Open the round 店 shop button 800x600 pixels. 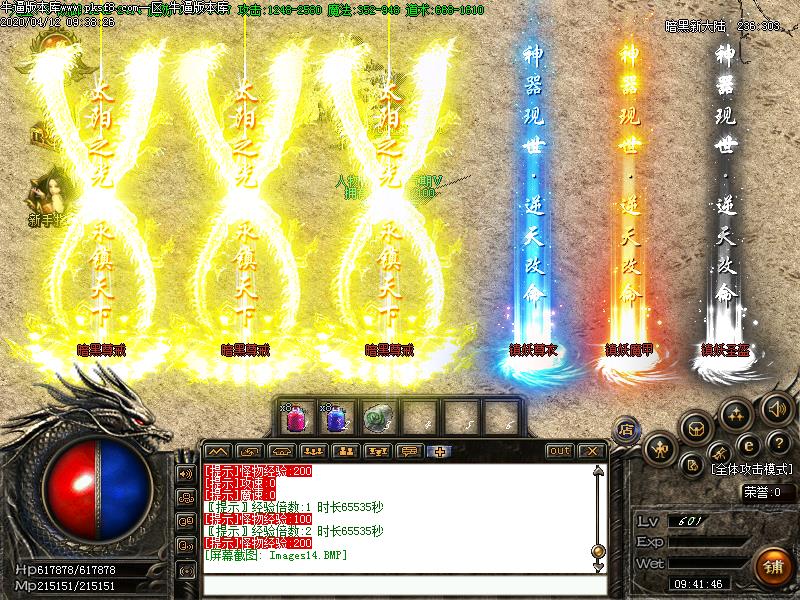[627, 427]
